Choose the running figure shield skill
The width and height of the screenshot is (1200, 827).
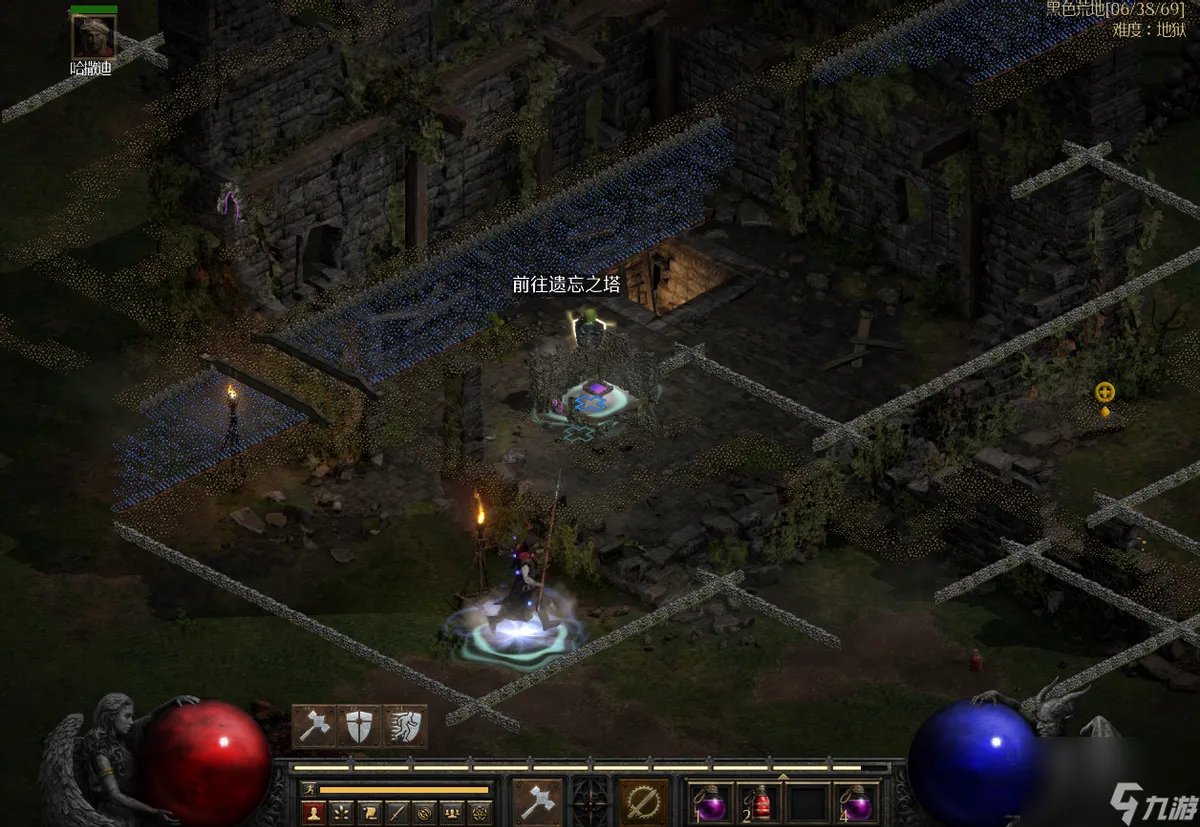tap(405, 726)
